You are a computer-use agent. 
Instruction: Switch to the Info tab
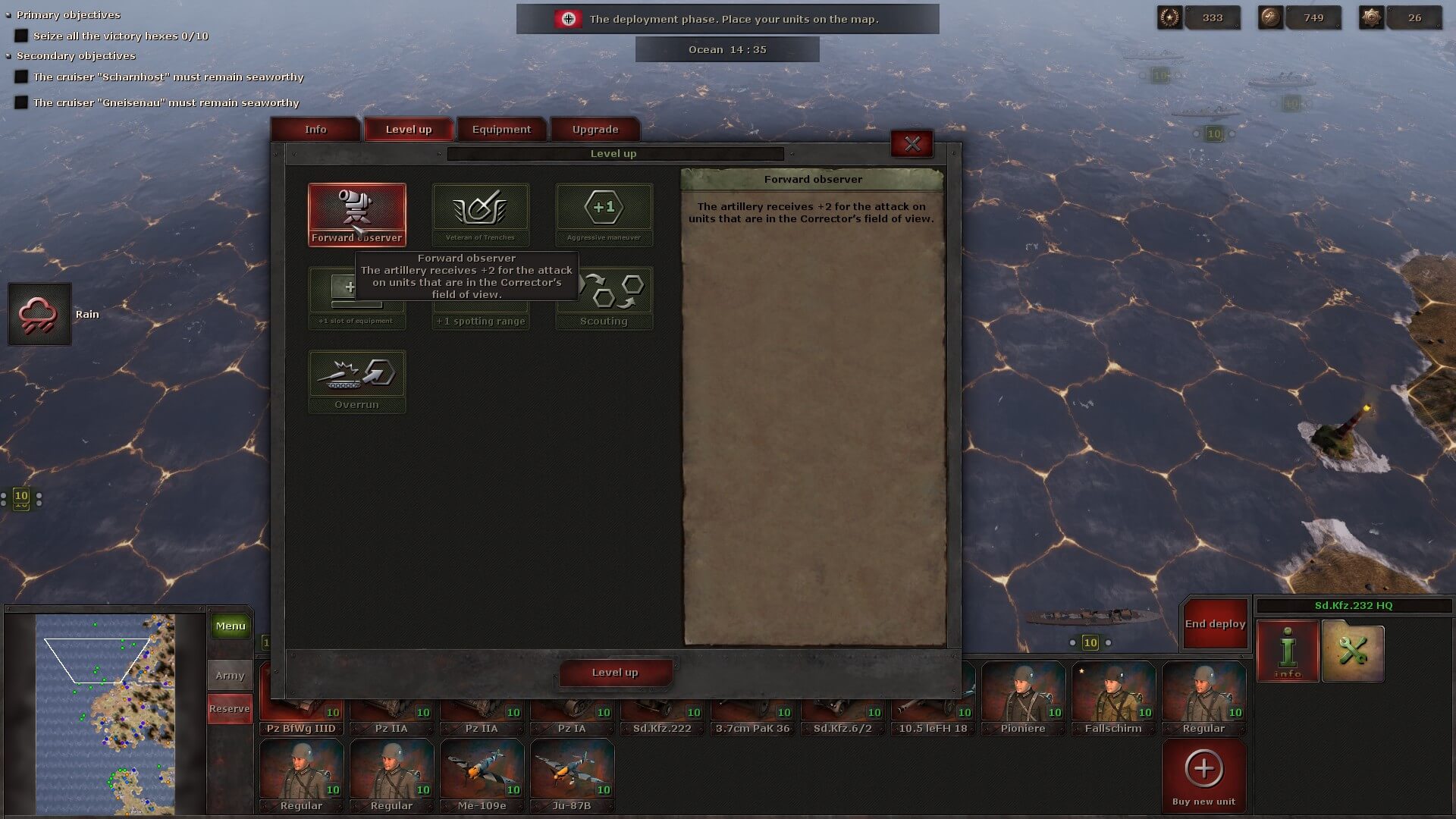(x=315, y=130)
